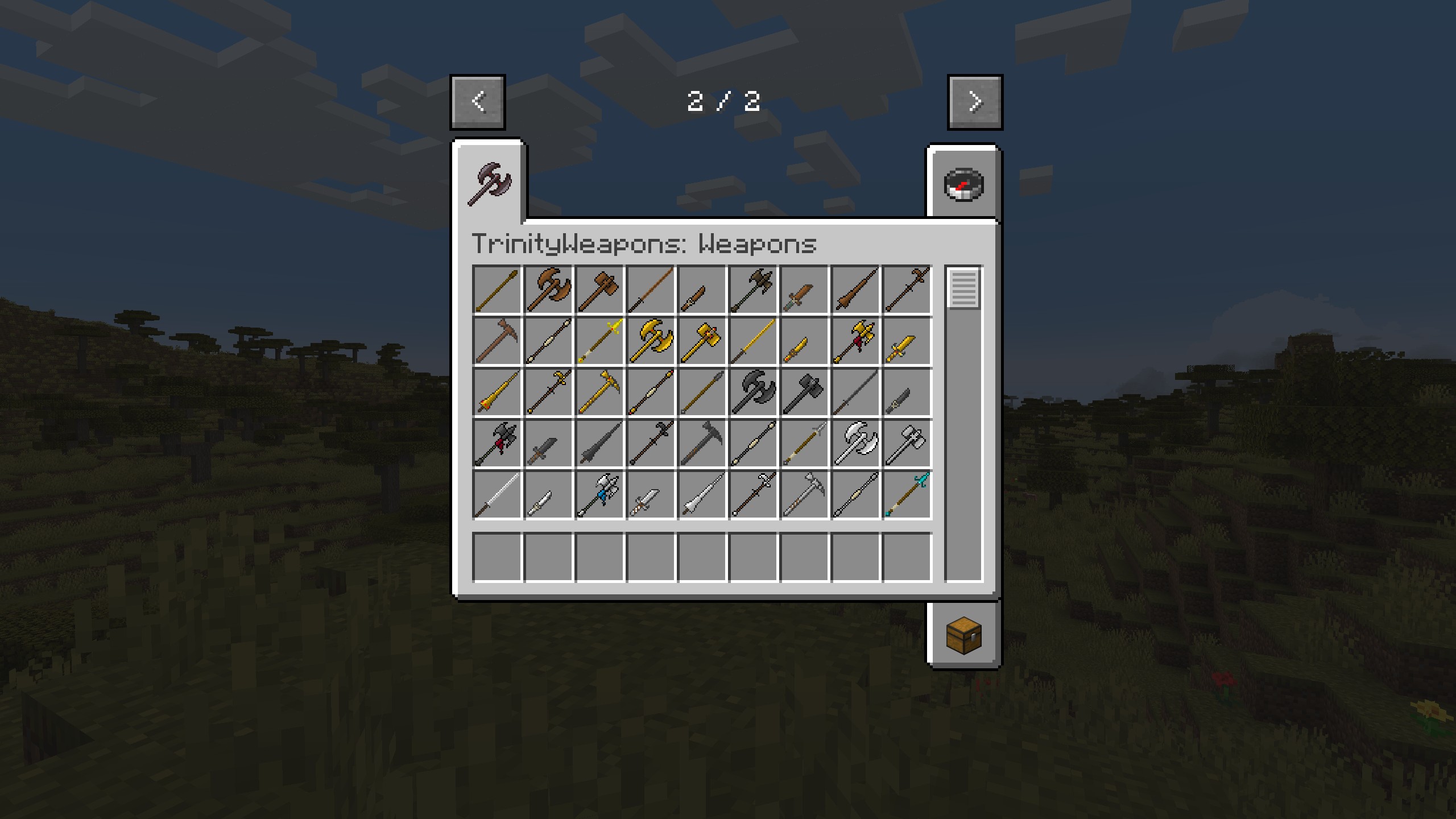1456x819 pixels.
Task: Switch to the chest survival inventory tab
Action: pyautogui.click(x=963, y=635)
